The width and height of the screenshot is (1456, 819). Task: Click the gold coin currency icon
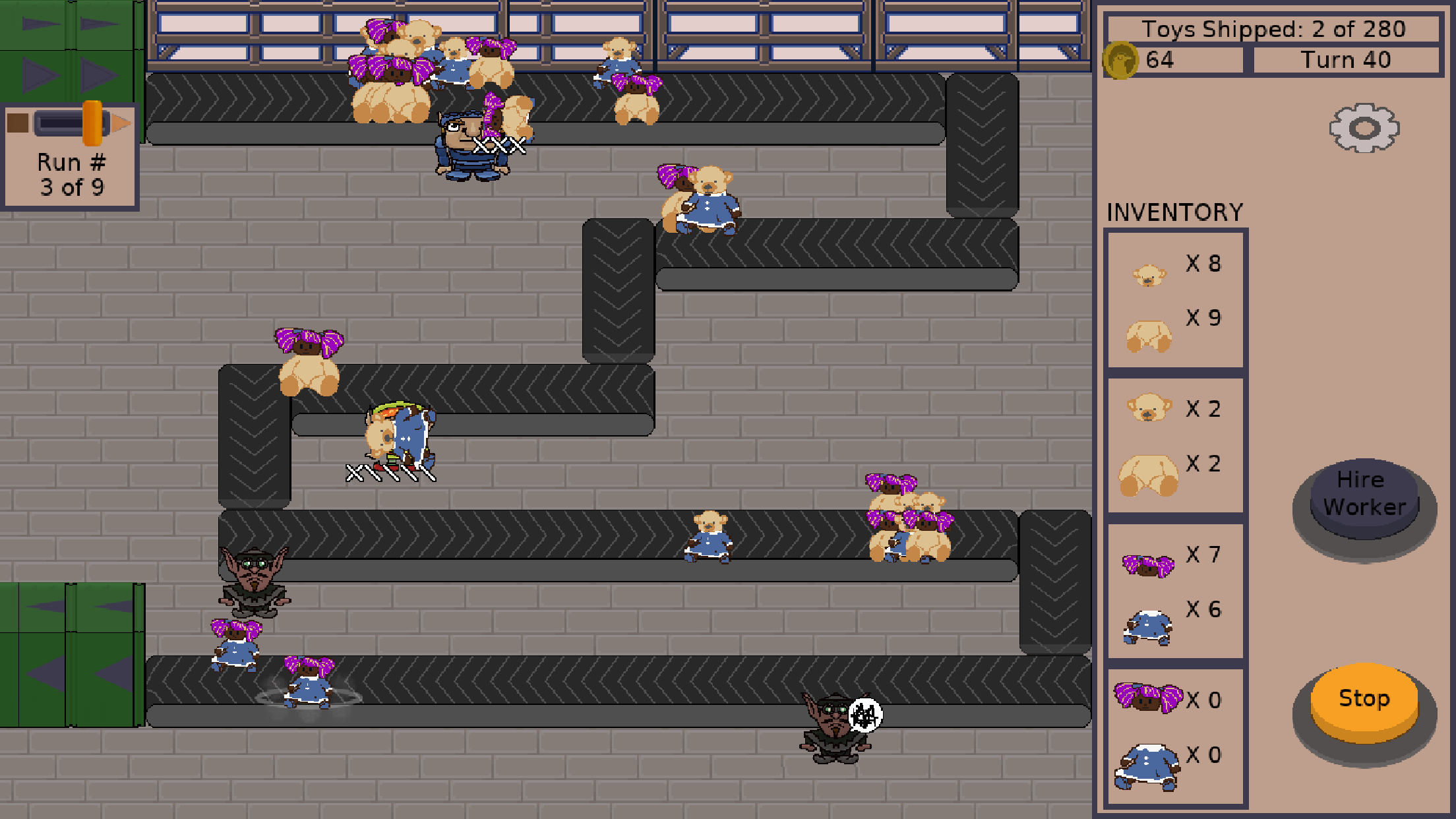point(1123,59)
